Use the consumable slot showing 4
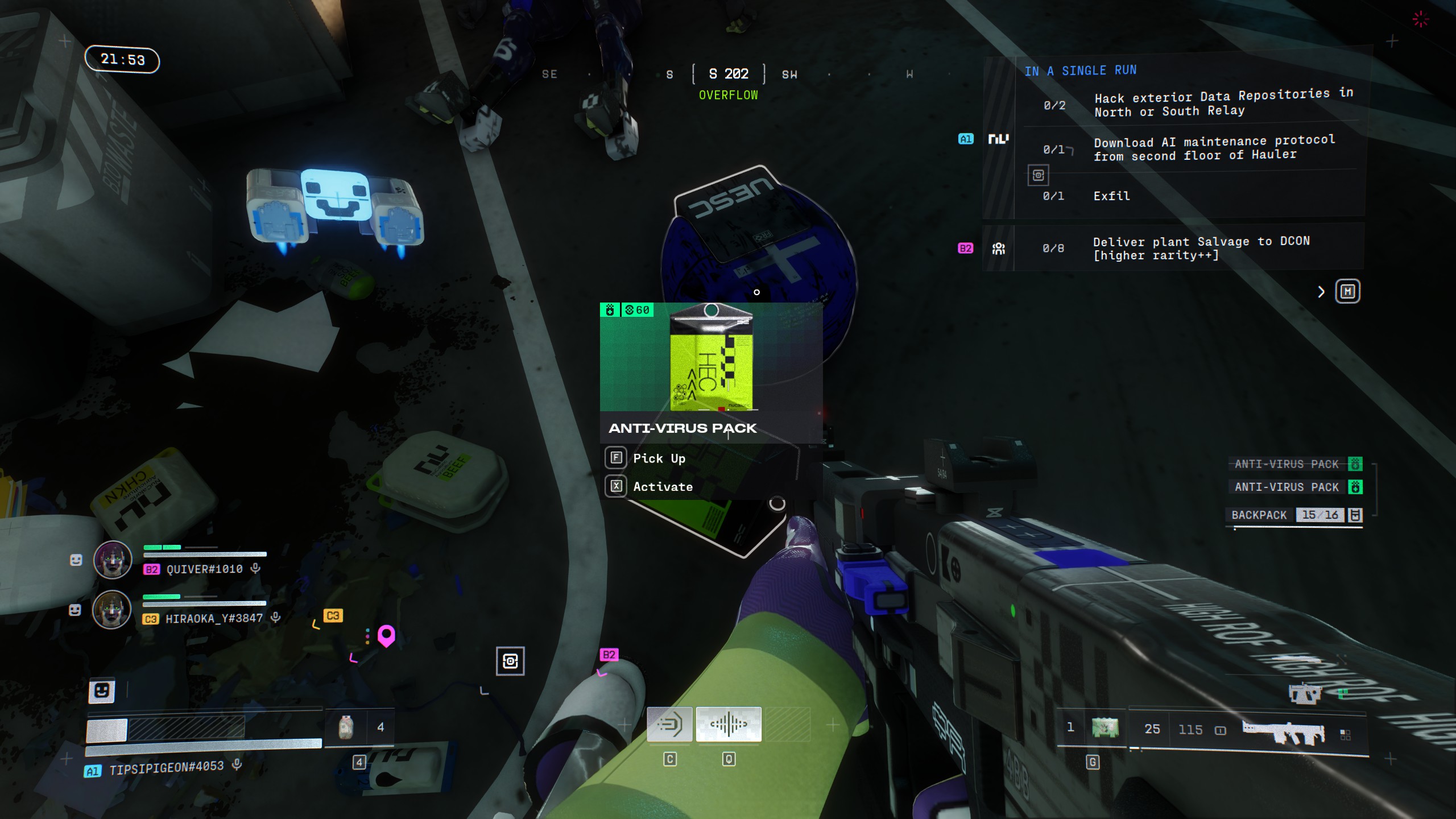Viewport: 1456px width, 819px height. coord(346,727)
